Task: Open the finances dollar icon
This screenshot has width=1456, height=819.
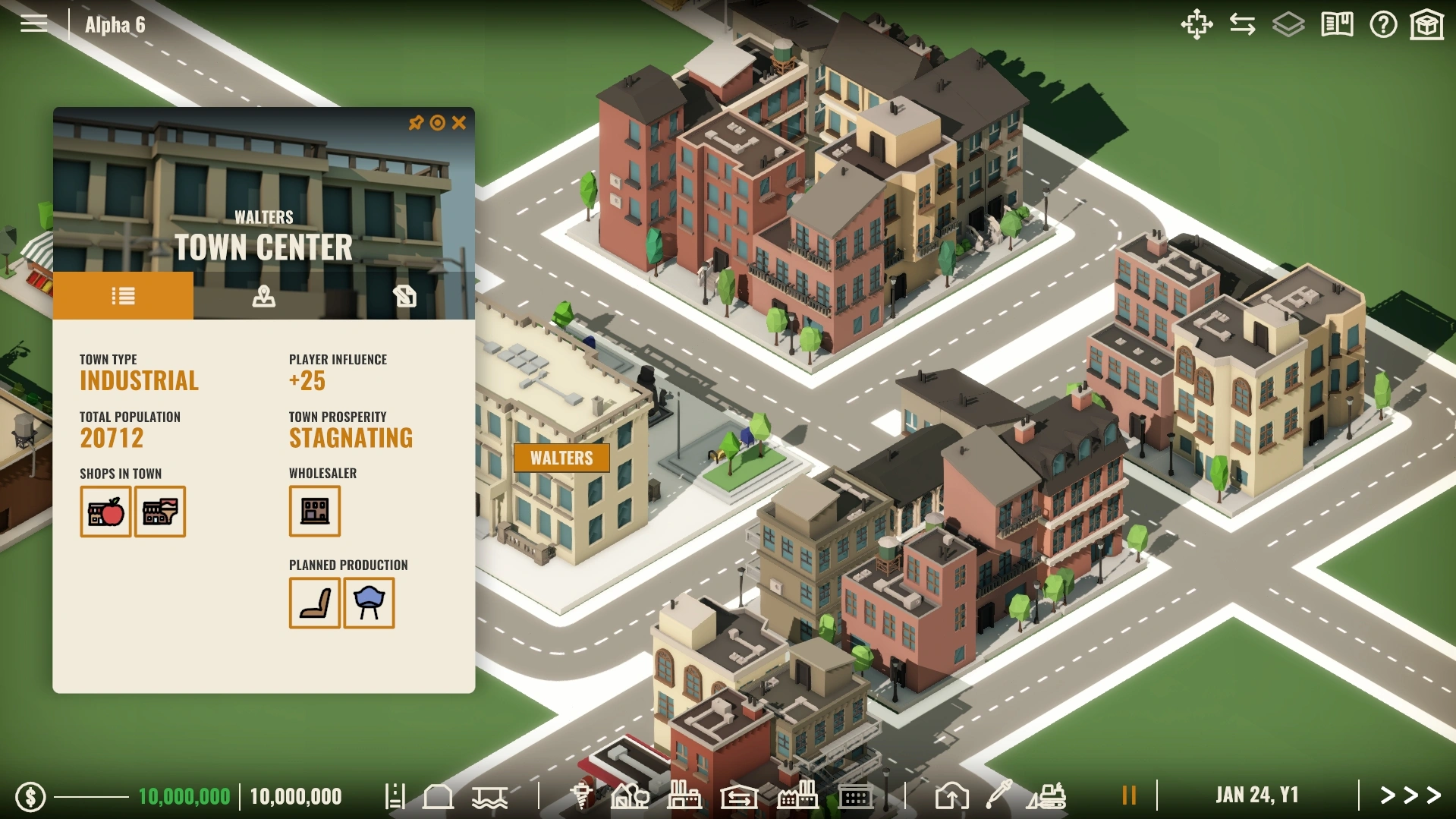Action: point(31,796)
